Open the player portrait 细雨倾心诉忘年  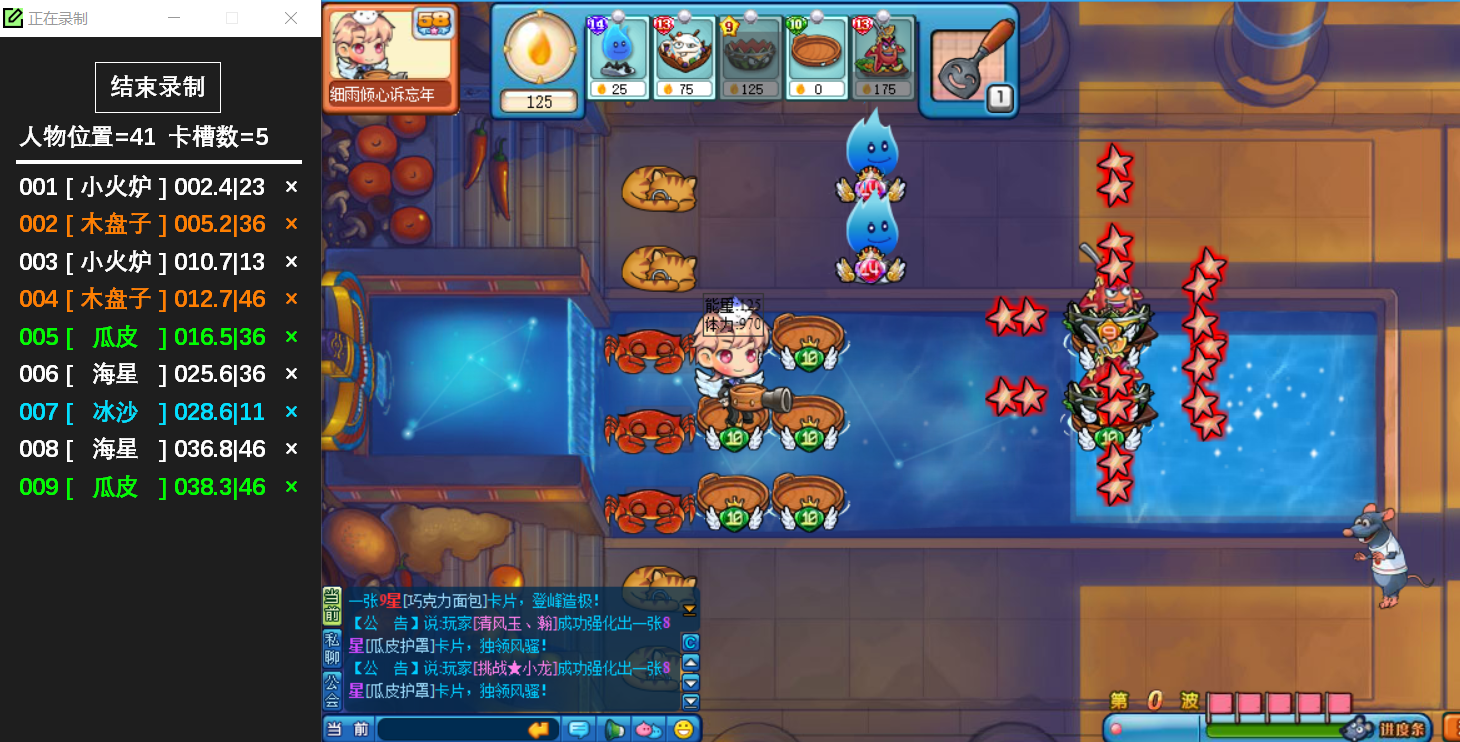tap(390, 56)
